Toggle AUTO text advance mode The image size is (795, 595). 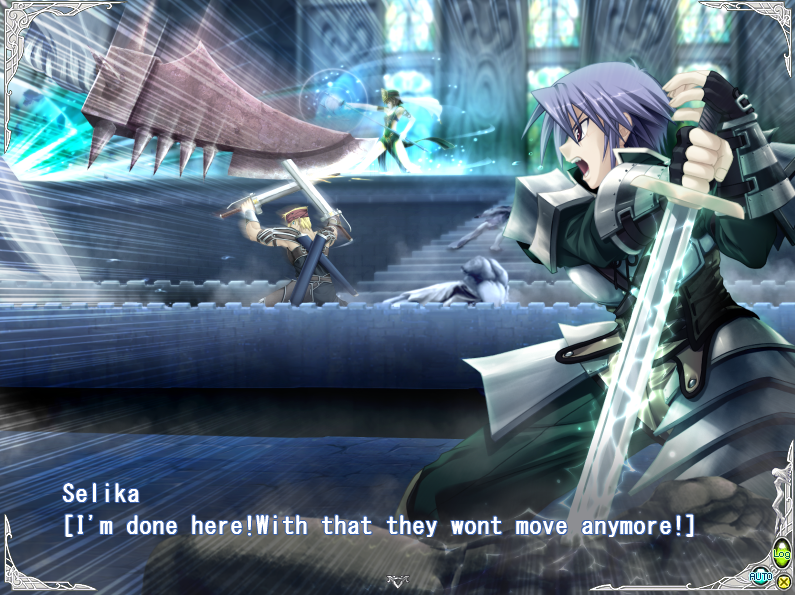pos(761,576)
